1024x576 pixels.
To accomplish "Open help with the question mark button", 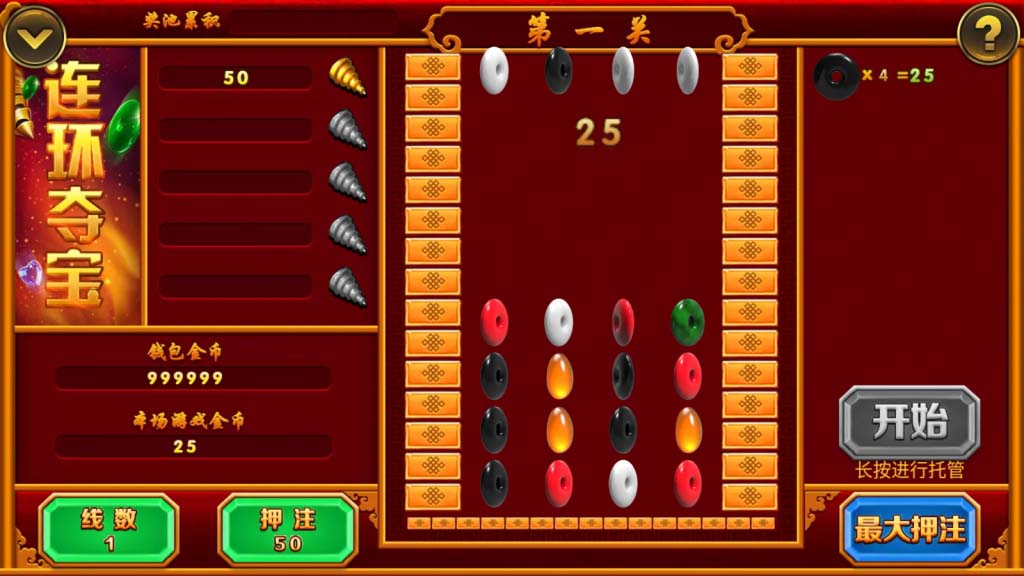I will tap(988, 35).
